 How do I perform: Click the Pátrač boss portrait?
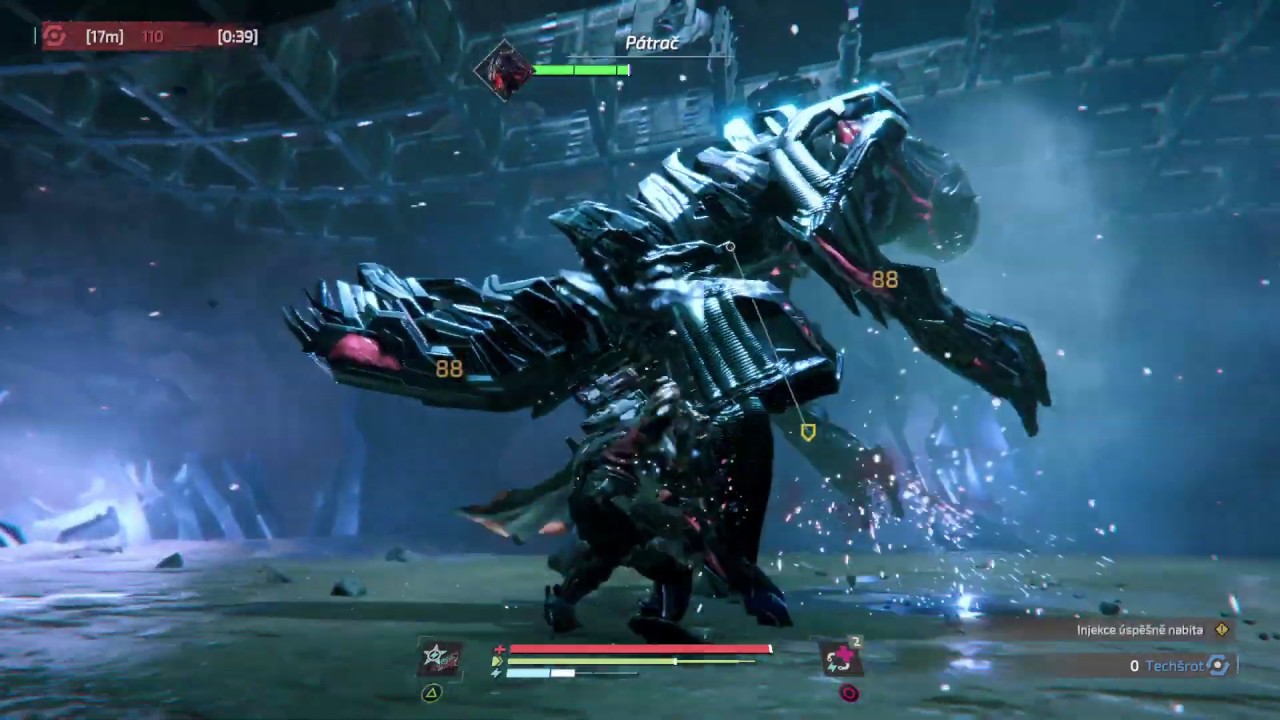click(504, 70)
